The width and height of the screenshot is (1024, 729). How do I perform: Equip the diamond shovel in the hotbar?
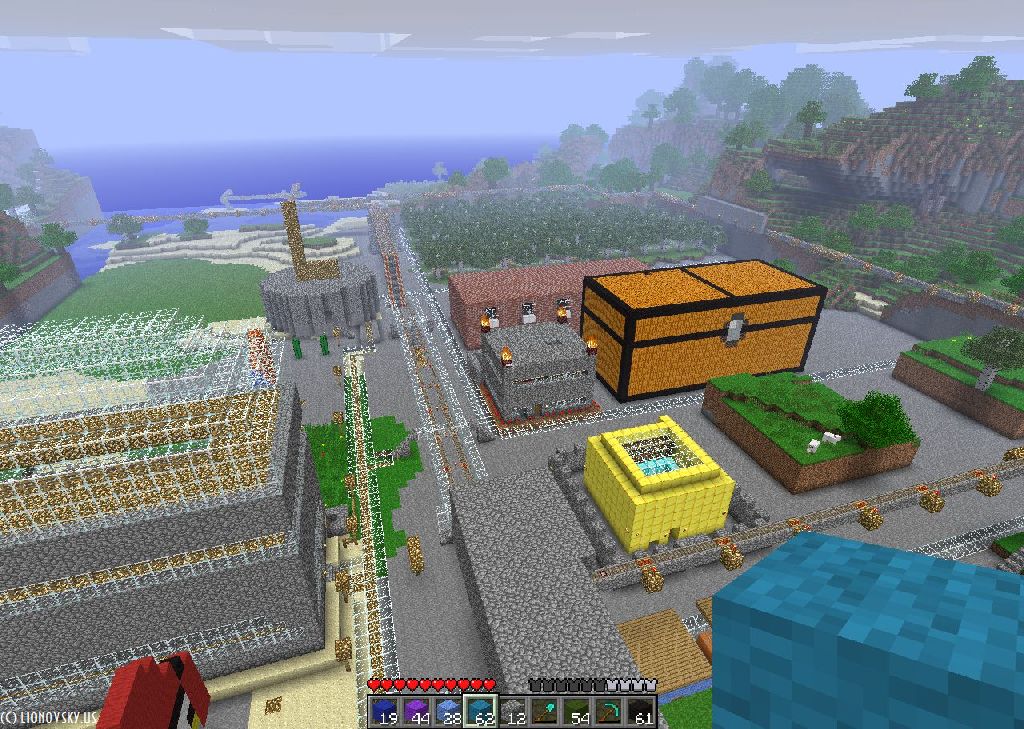(x=545, y=711)
